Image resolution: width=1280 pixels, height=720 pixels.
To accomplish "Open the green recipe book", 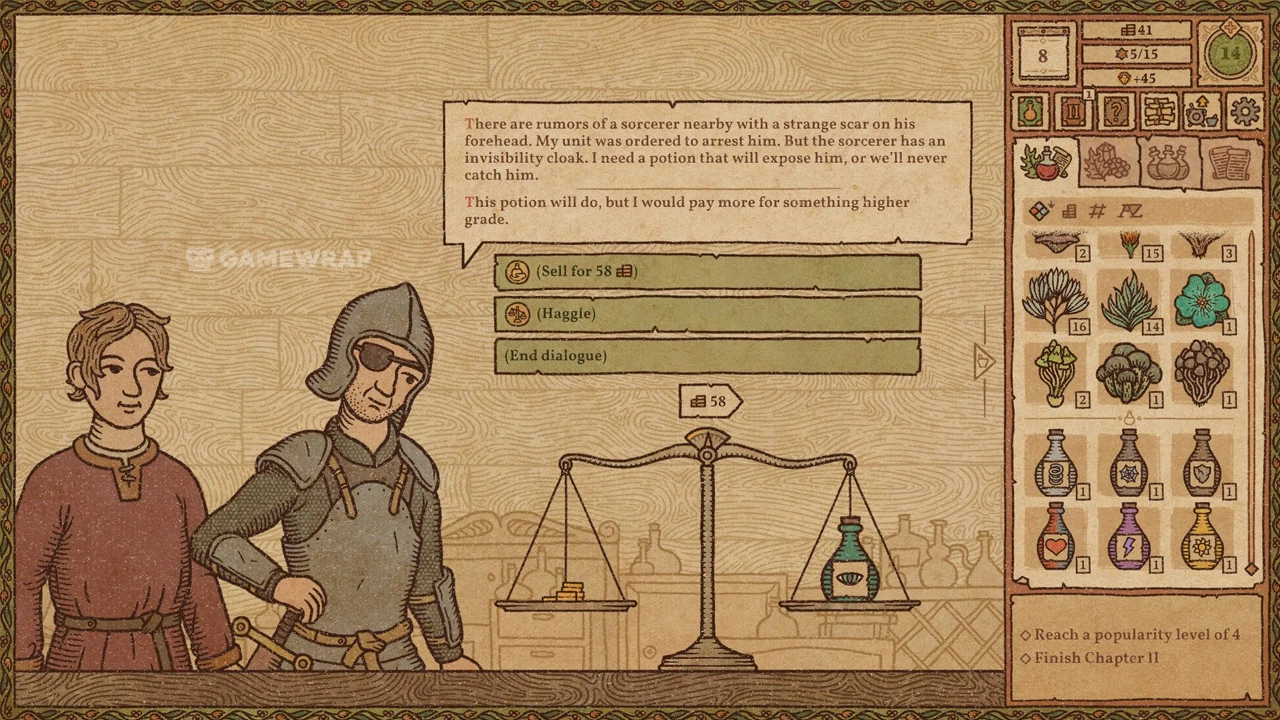I will pos(1032,111).
